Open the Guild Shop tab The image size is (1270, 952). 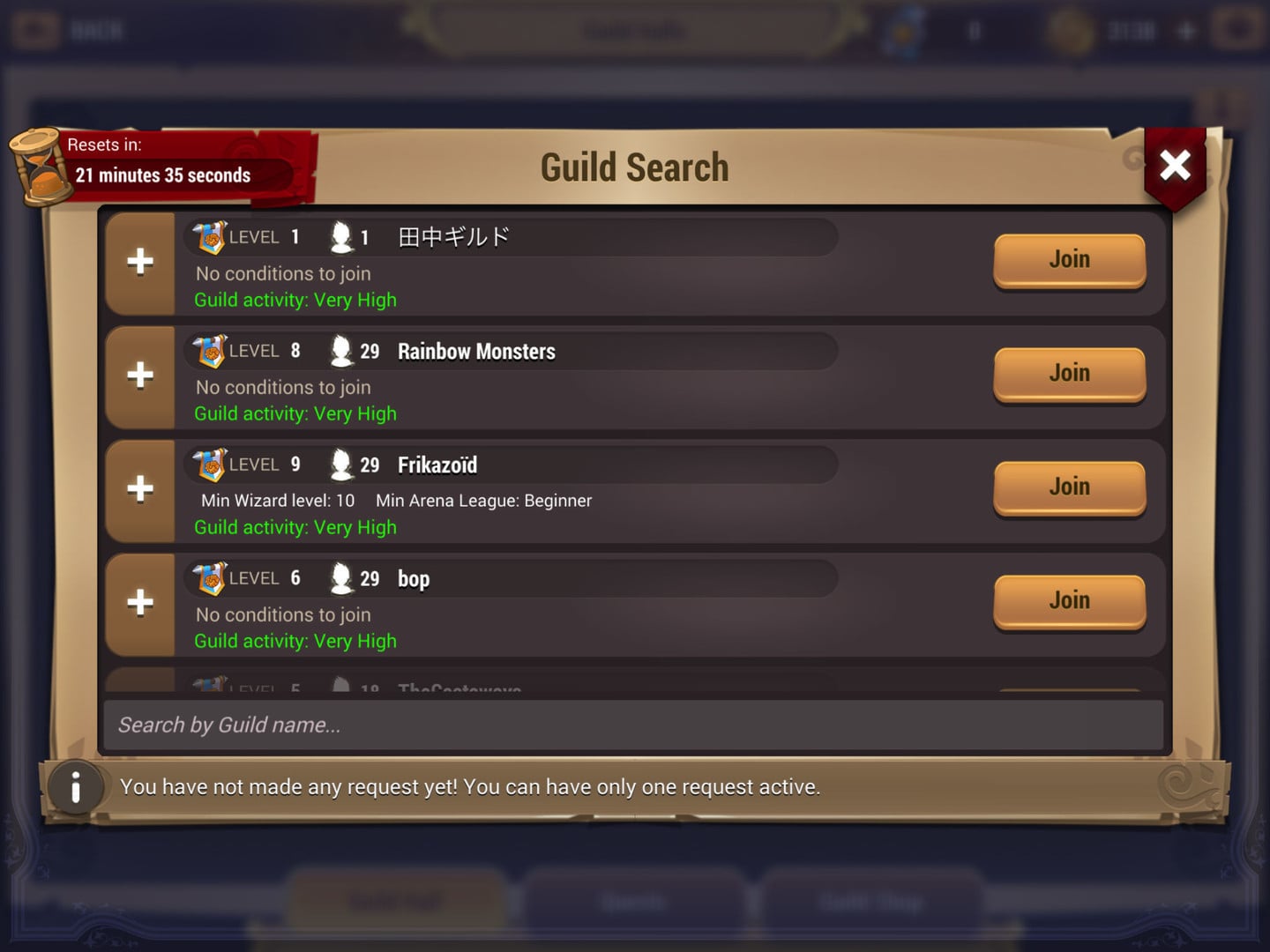(872, 901)
